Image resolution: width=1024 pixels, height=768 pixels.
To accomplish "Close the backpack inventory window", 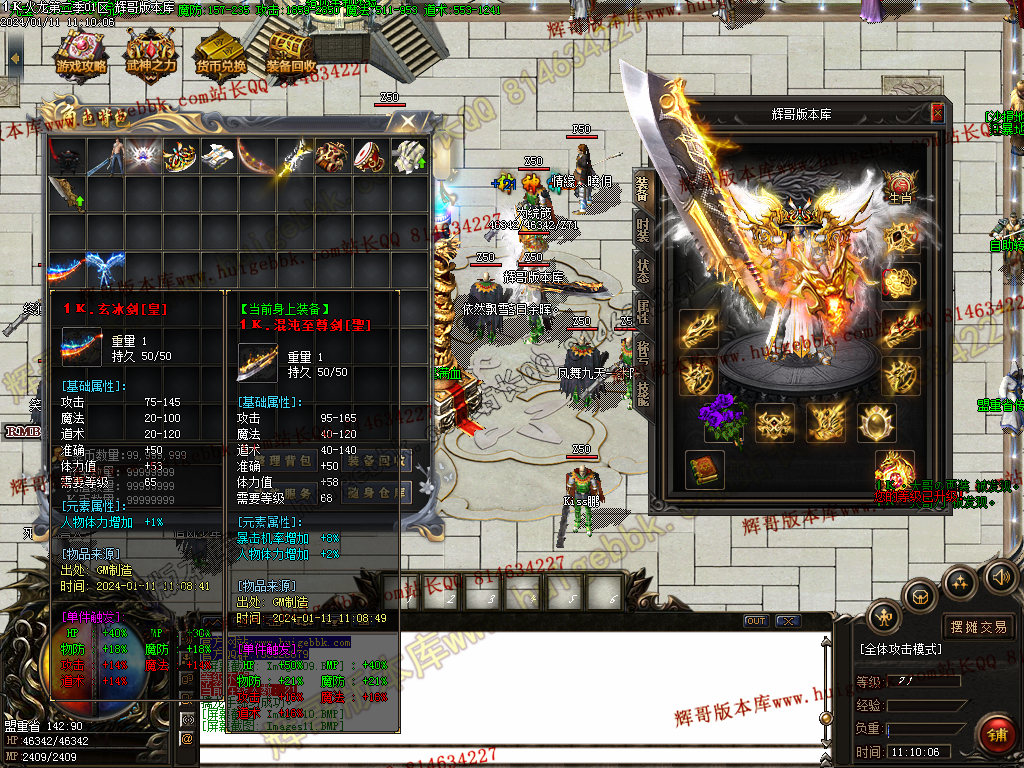I will tap(407, 122).
